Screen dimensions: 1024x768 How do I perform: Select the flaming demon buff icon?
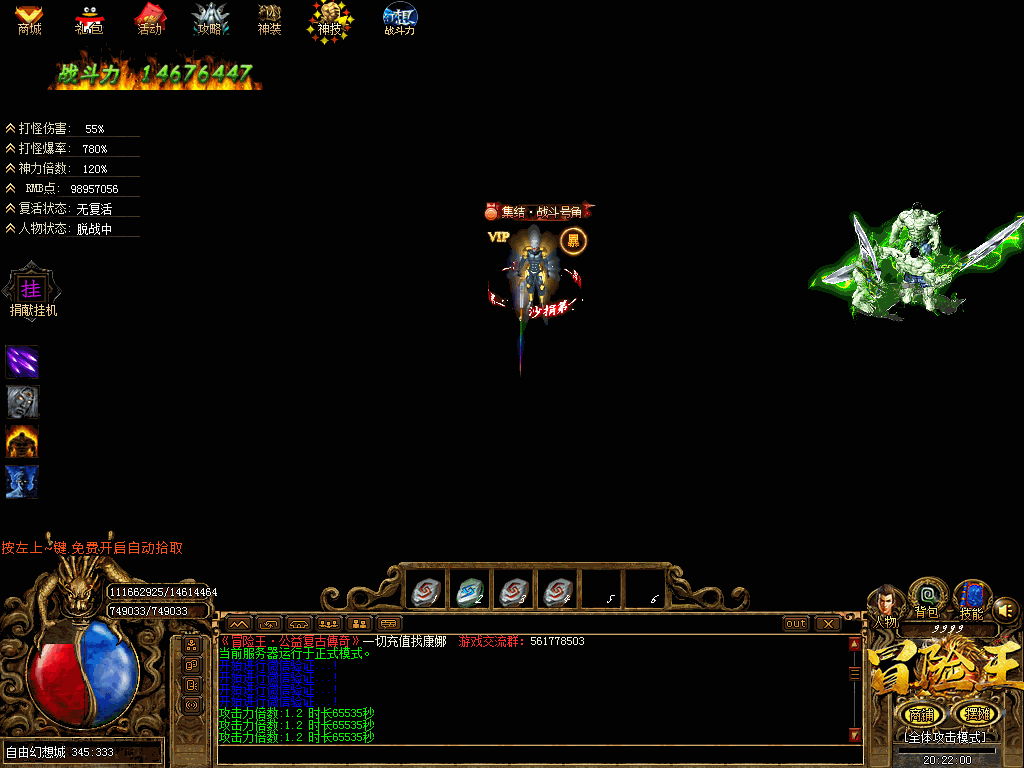click(x=22, y=441)
